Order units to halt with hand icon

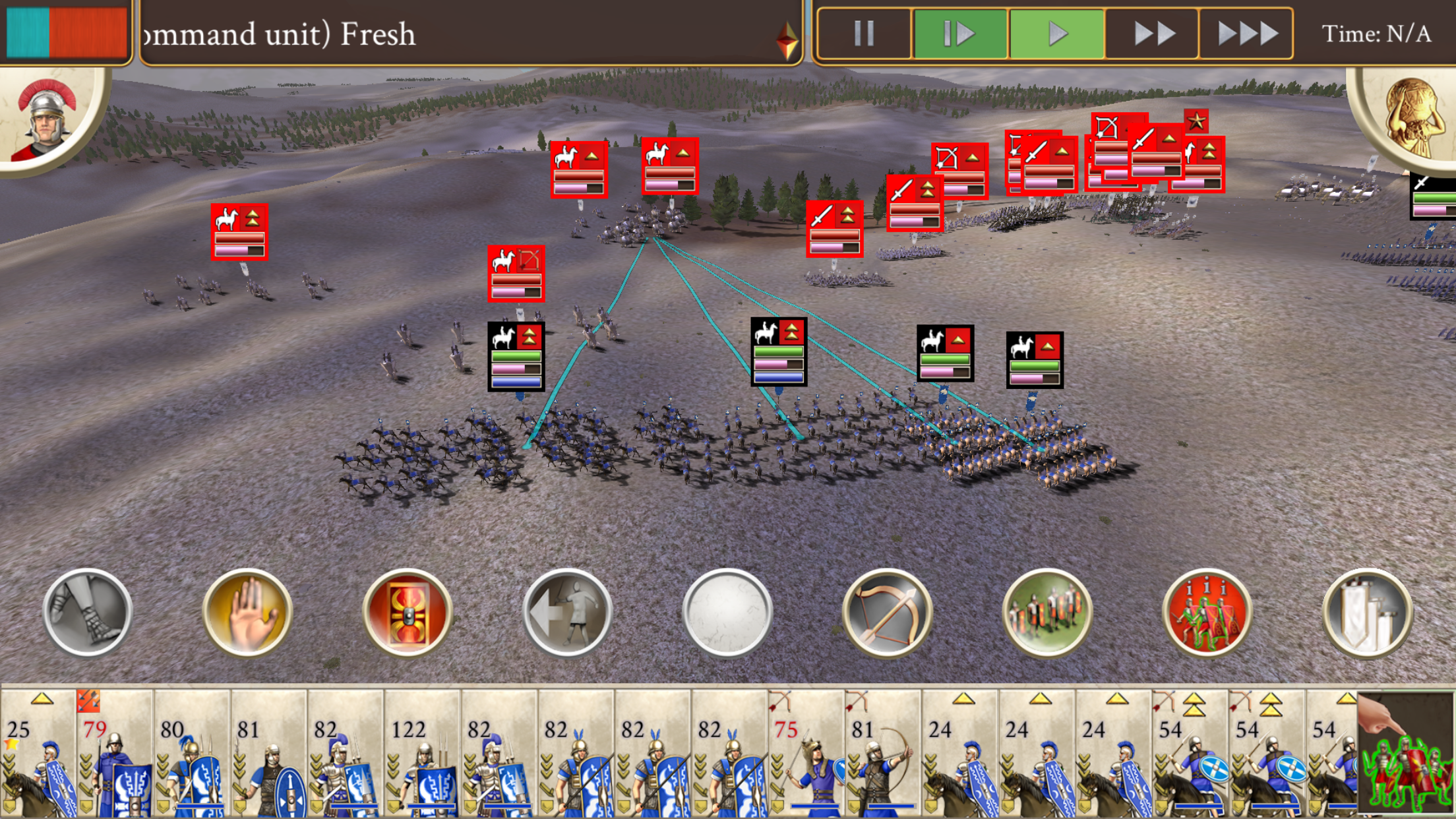[x=248, y=613]
